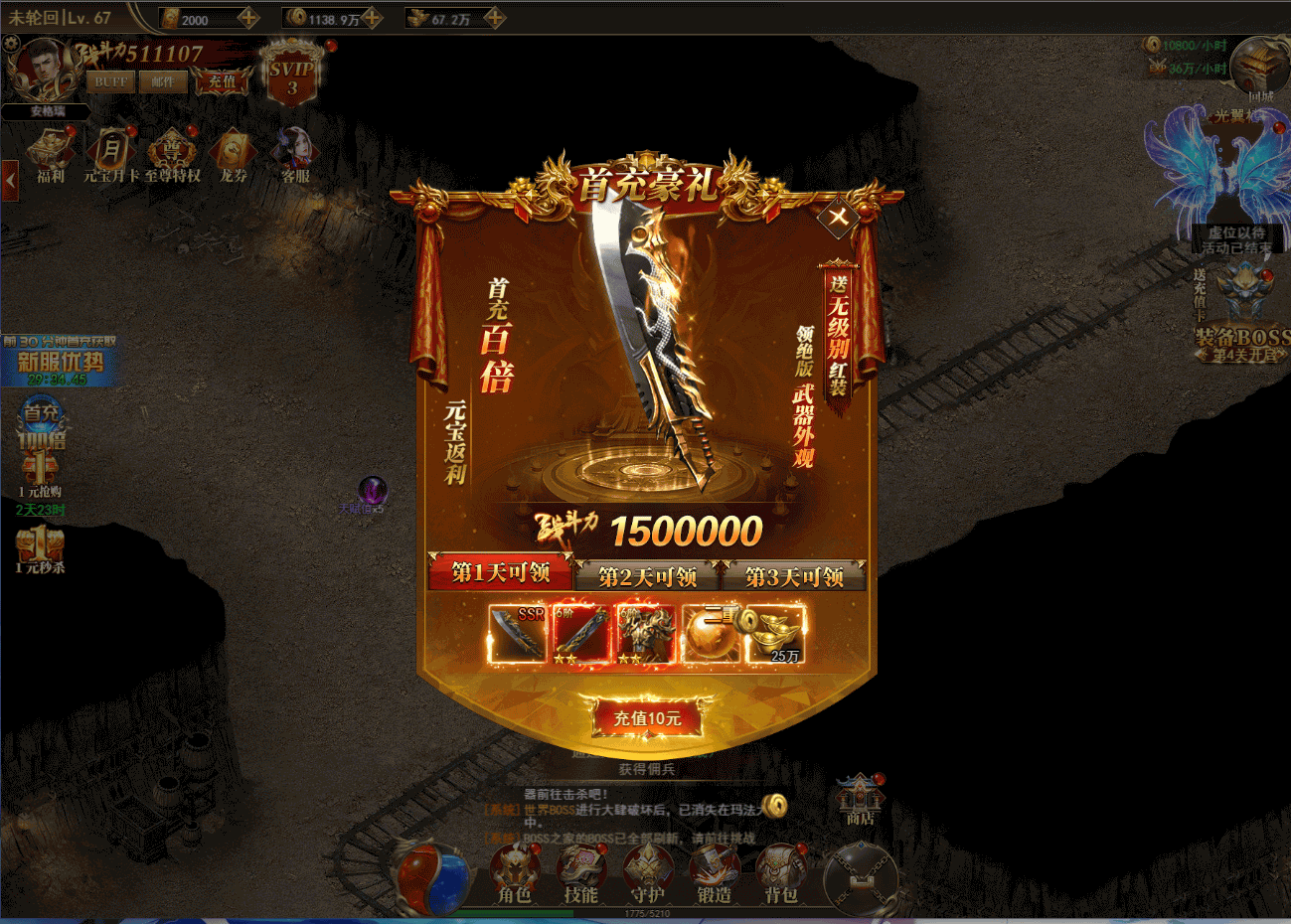The image size is (1291, 924).
Task: Close the 首充豪礼 first-recharge popup
Action: [839, 216]
